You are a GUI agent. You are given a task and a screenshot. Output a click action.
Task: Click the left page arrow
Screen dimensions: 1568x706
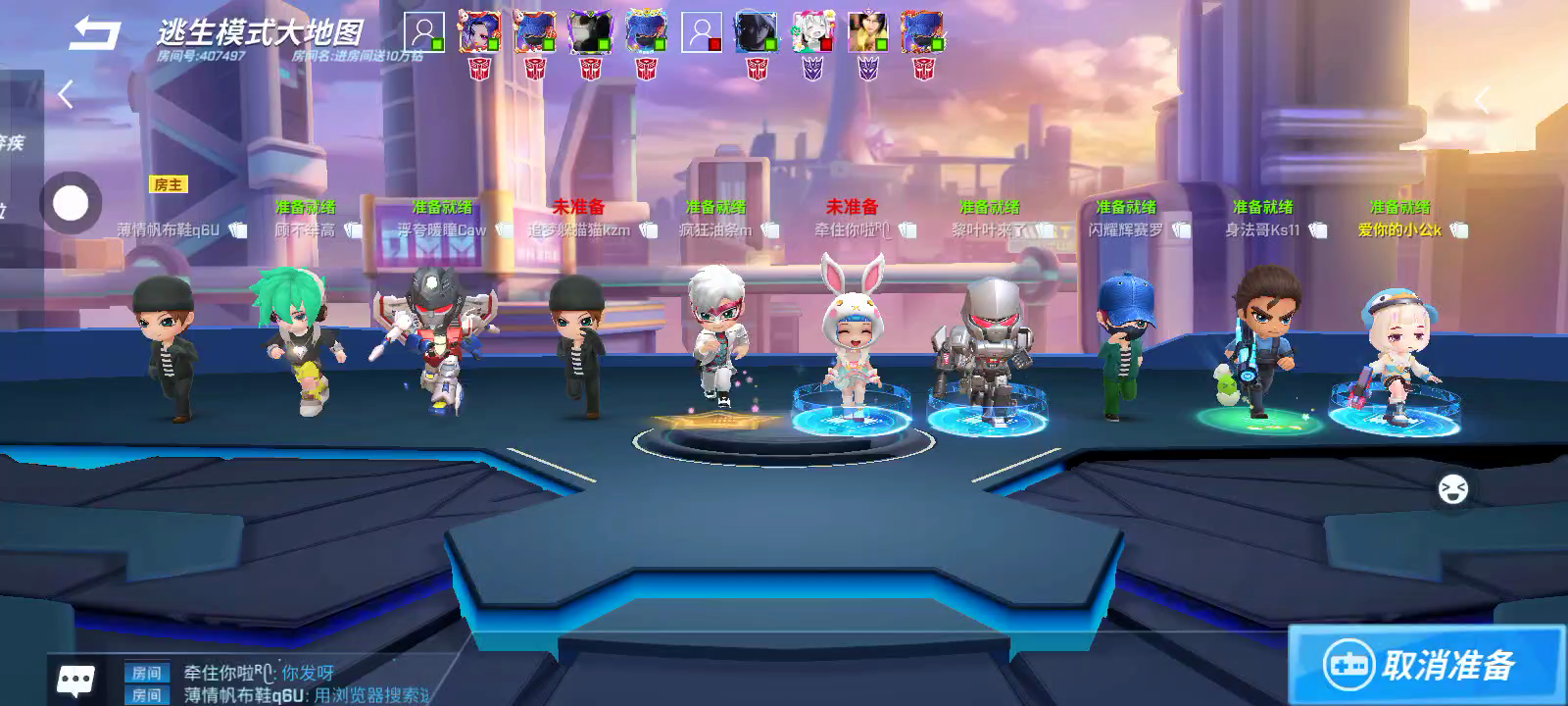(66, 95)
